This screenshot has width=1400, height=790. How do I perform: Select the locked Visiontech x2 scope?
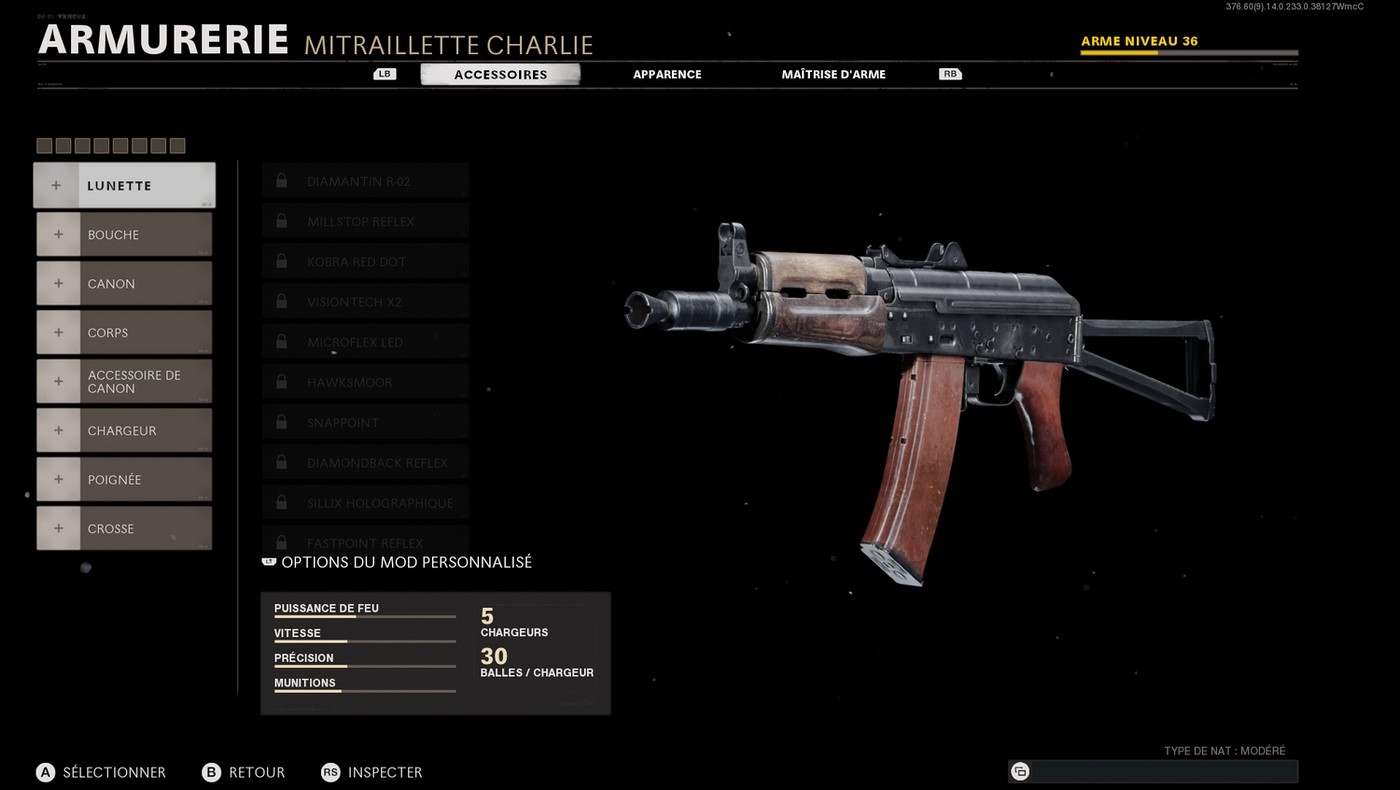365,302
